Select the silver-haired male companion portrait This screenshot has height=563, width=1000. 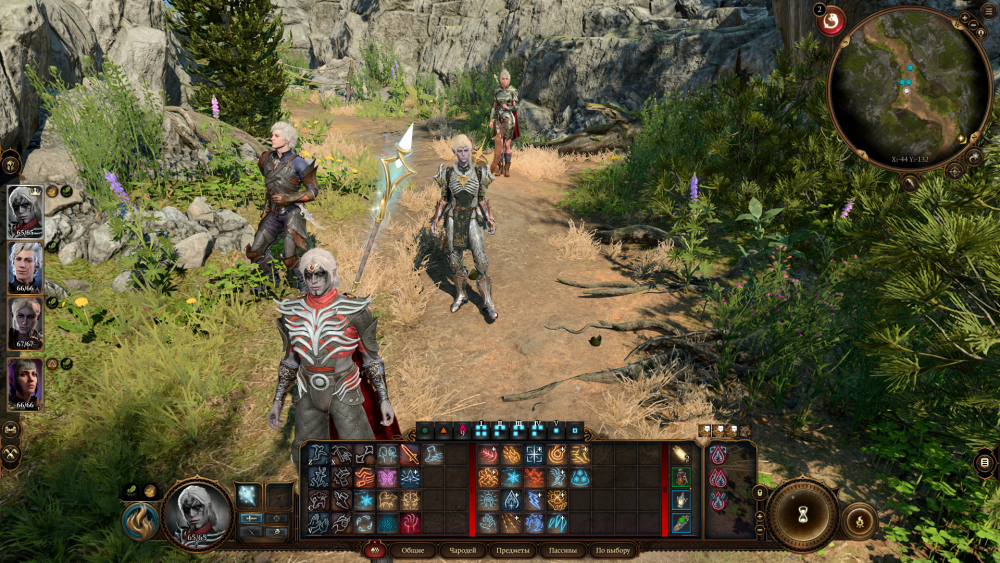pos(24,267)
